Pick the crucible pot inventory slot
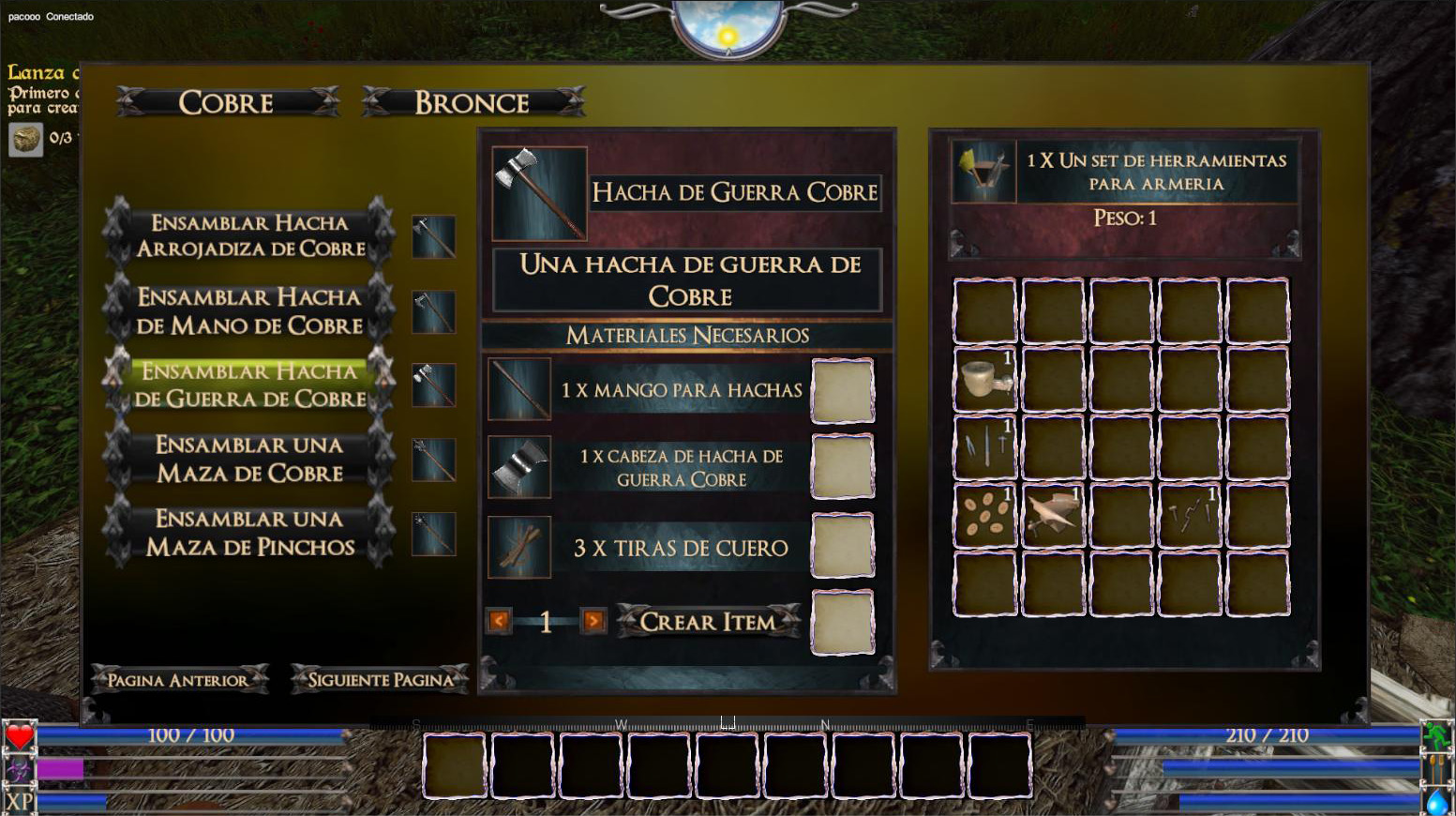 point(984,379)
